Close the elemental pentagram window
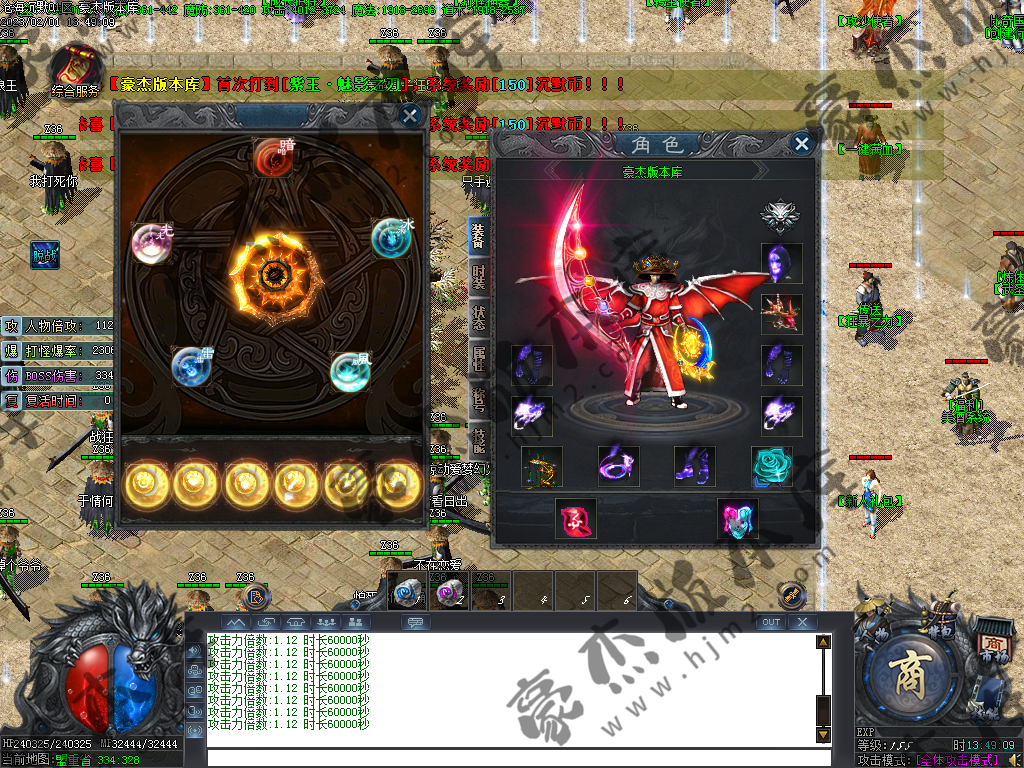1024x768 pixels. pos(410,116)
